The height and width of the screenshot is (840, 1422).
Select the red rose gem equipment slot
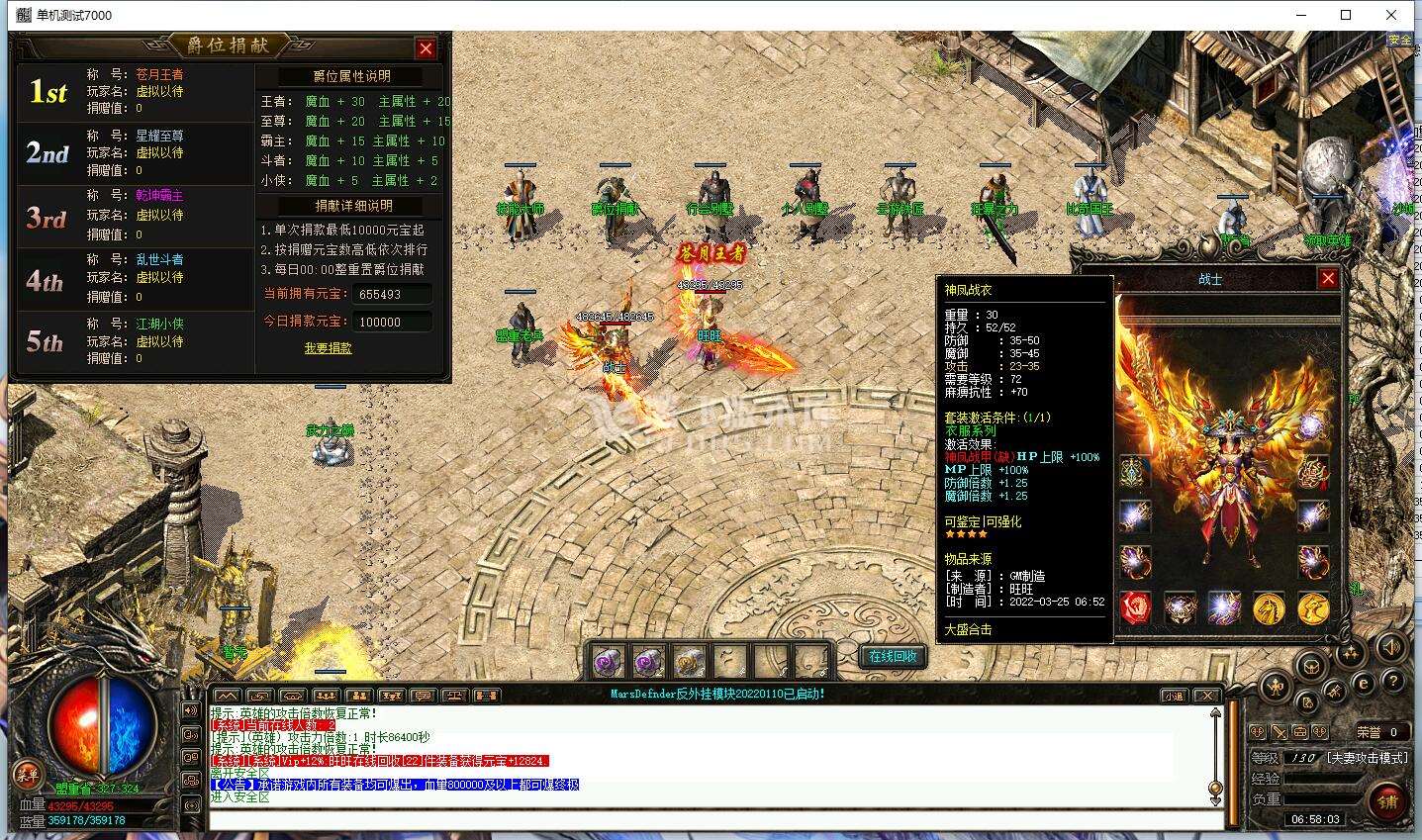[1135, 607]
